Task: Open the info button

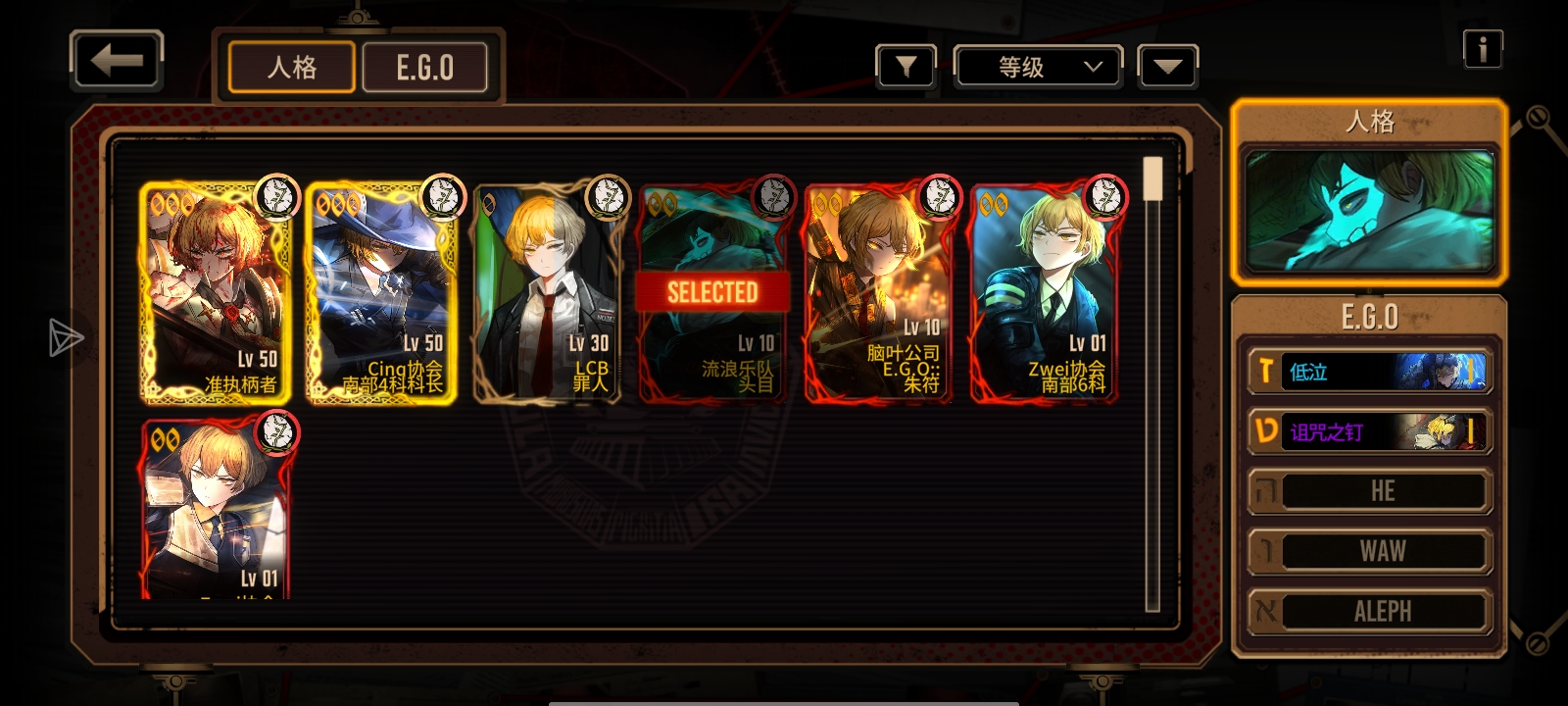Action: (1482, 48)
